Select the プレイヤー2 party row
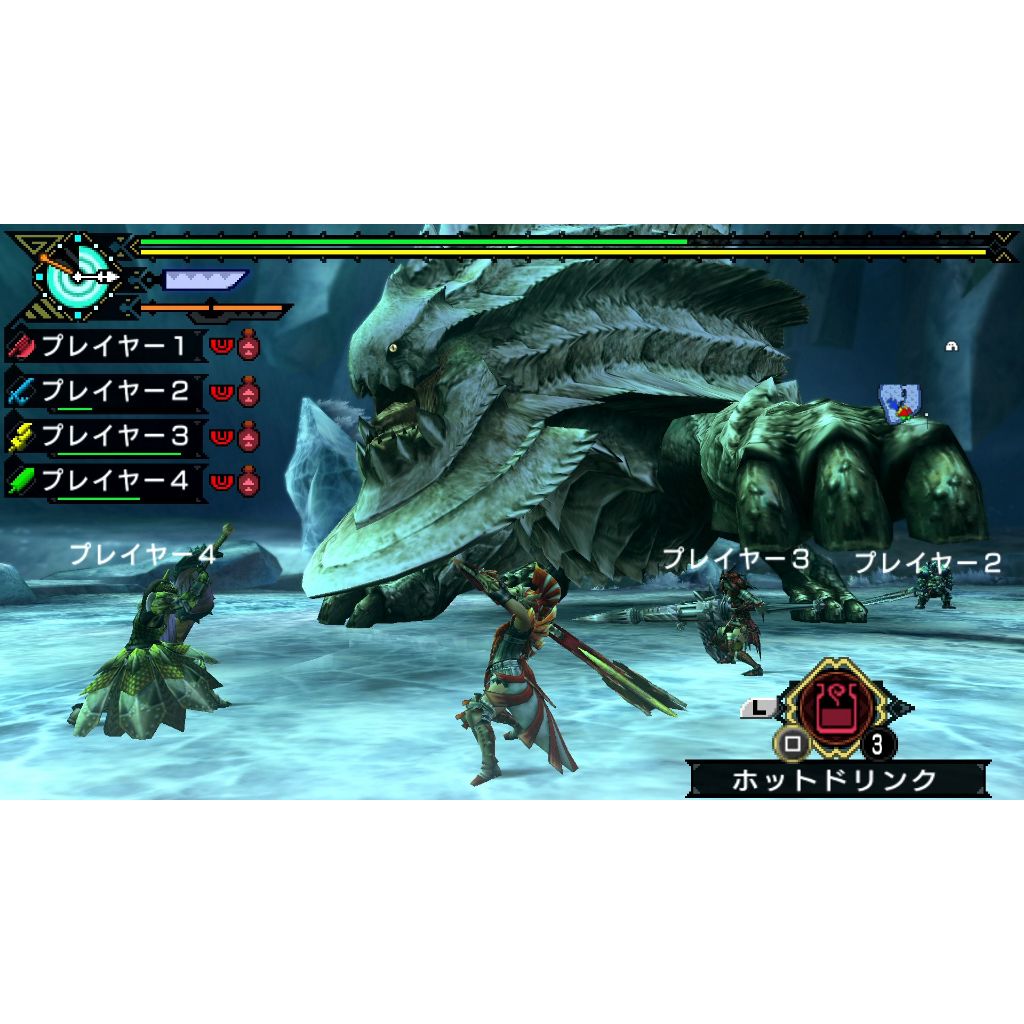Screen dimensions: 1024x1024 112,391
